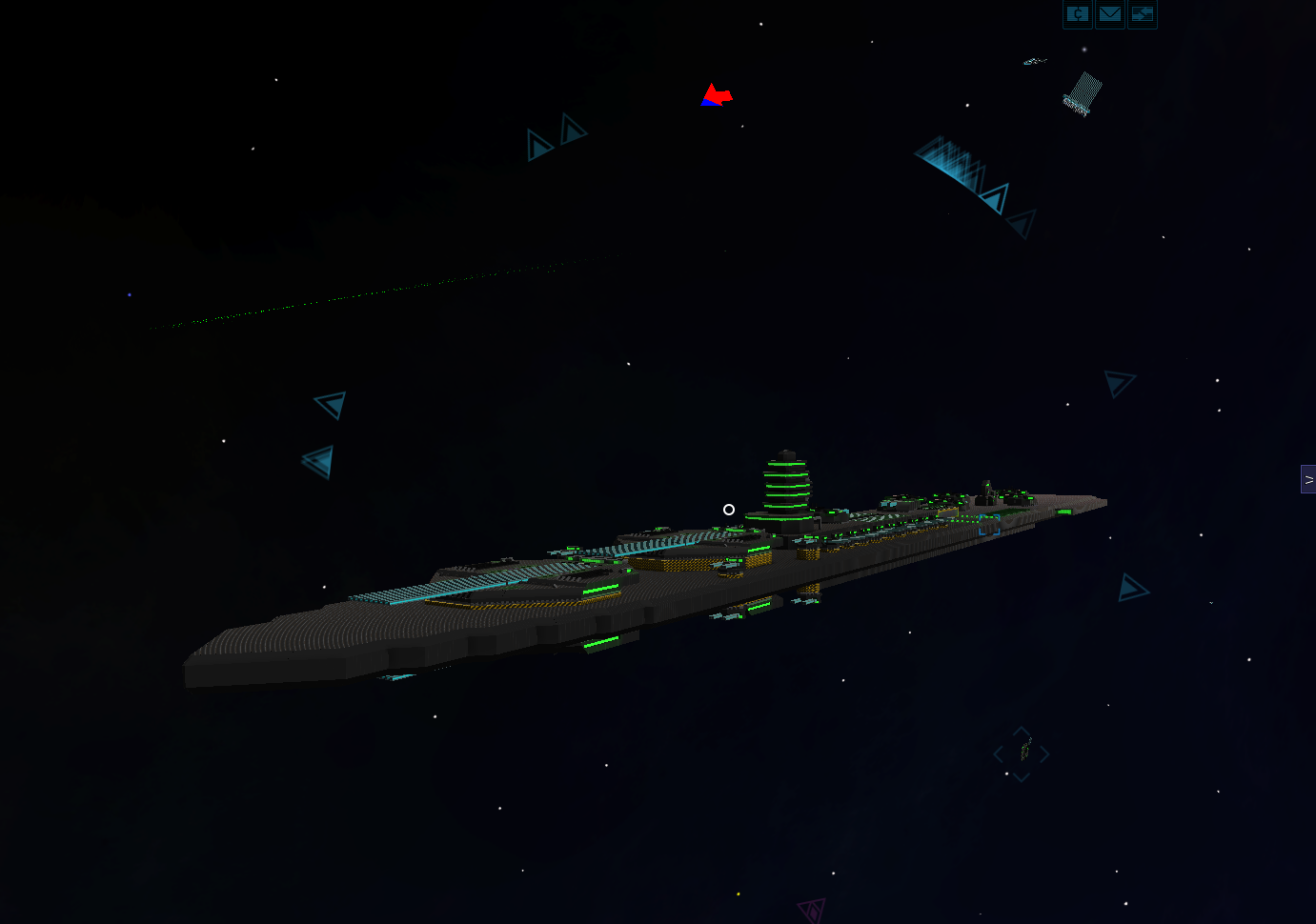
Task: Click a green engine light on the ship's side
Action: [x=600, y=643]
